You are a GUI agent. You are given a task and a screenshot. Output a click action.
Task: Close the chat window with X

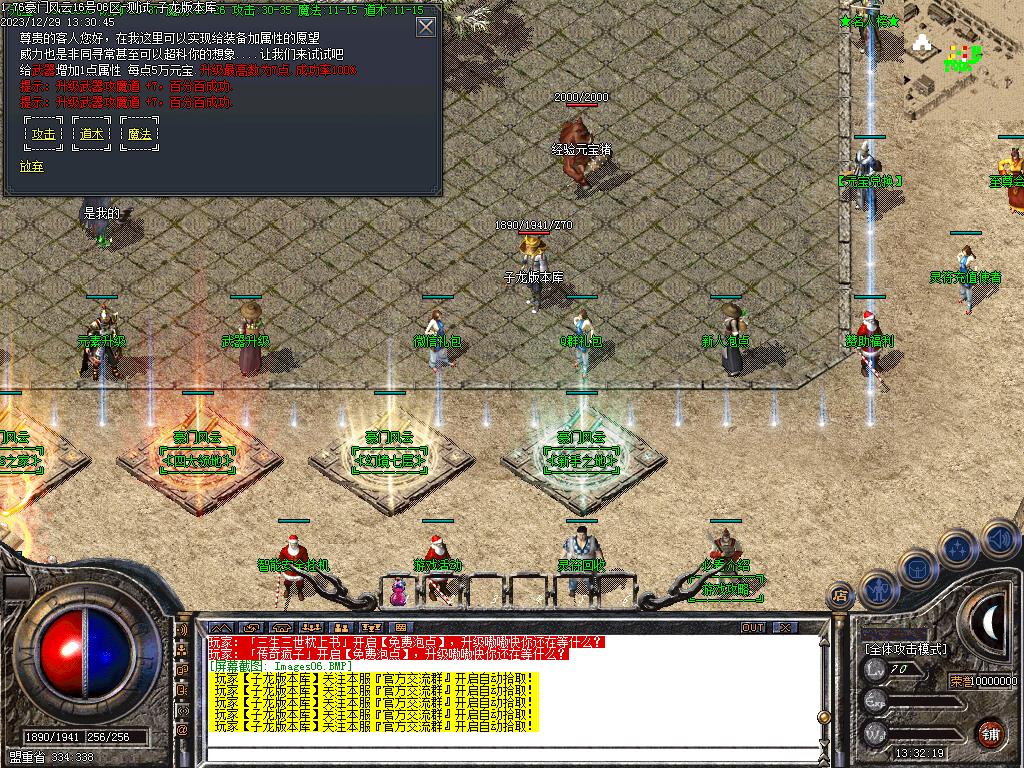785,628
